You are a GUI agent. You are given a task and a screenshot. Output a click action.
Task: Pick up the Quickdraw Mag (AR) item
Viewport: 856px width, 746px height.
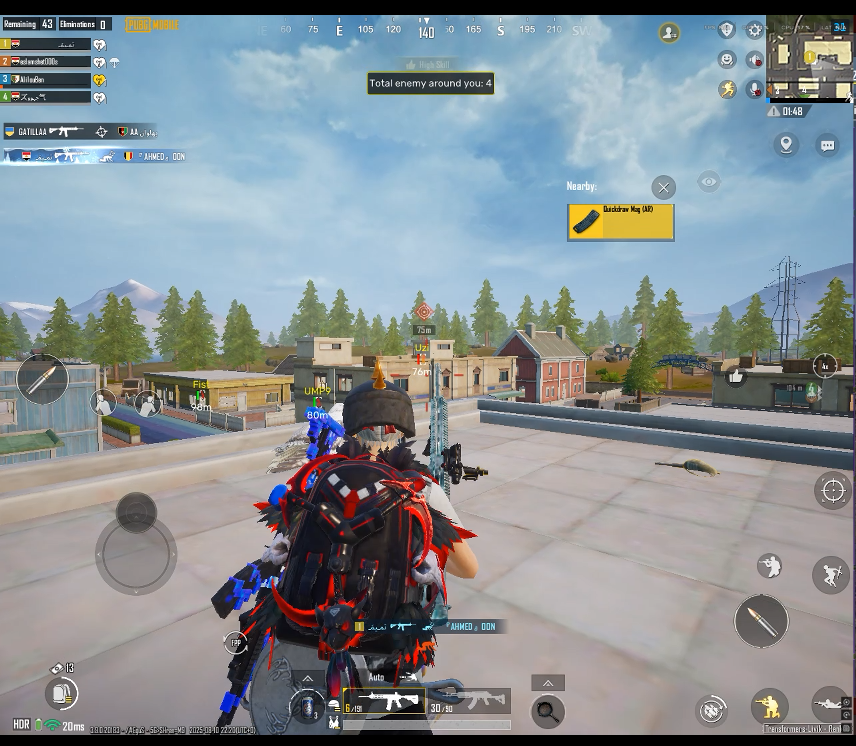[620, 222]
